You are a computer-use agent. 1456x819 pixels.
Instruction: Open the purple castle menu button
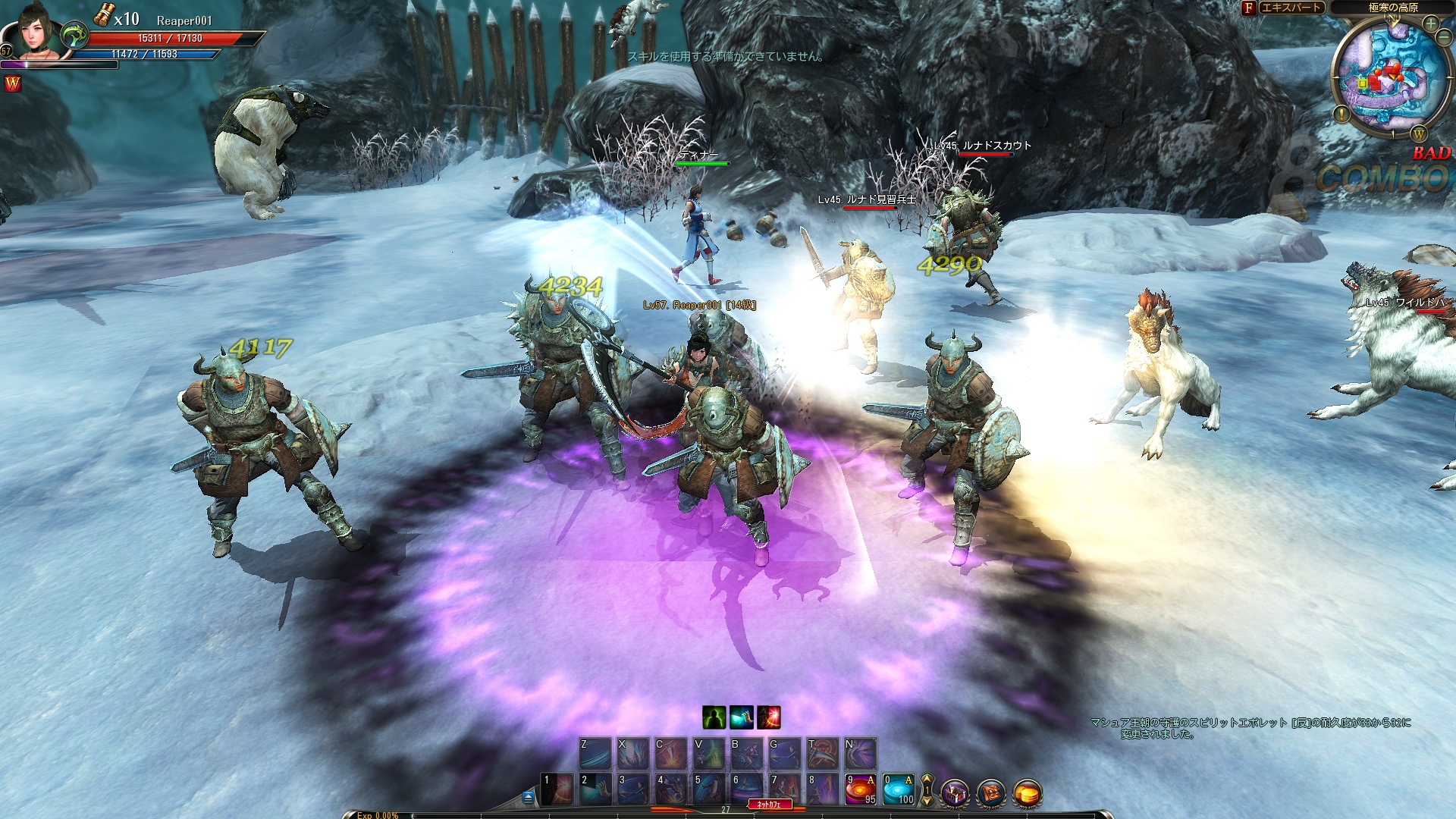point(955,794)
